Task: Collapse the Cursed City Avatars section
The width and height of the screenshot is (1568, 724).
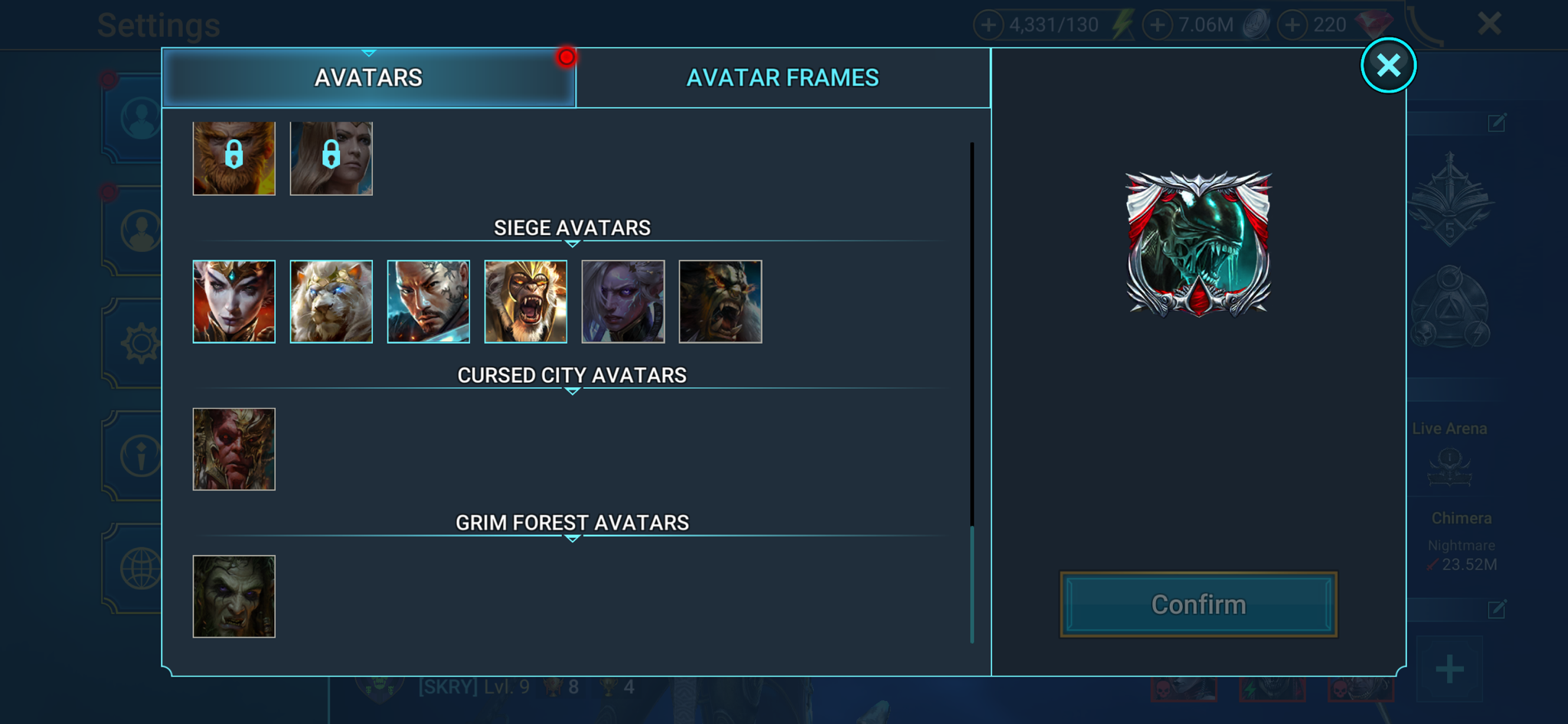Action: [570, 390]
